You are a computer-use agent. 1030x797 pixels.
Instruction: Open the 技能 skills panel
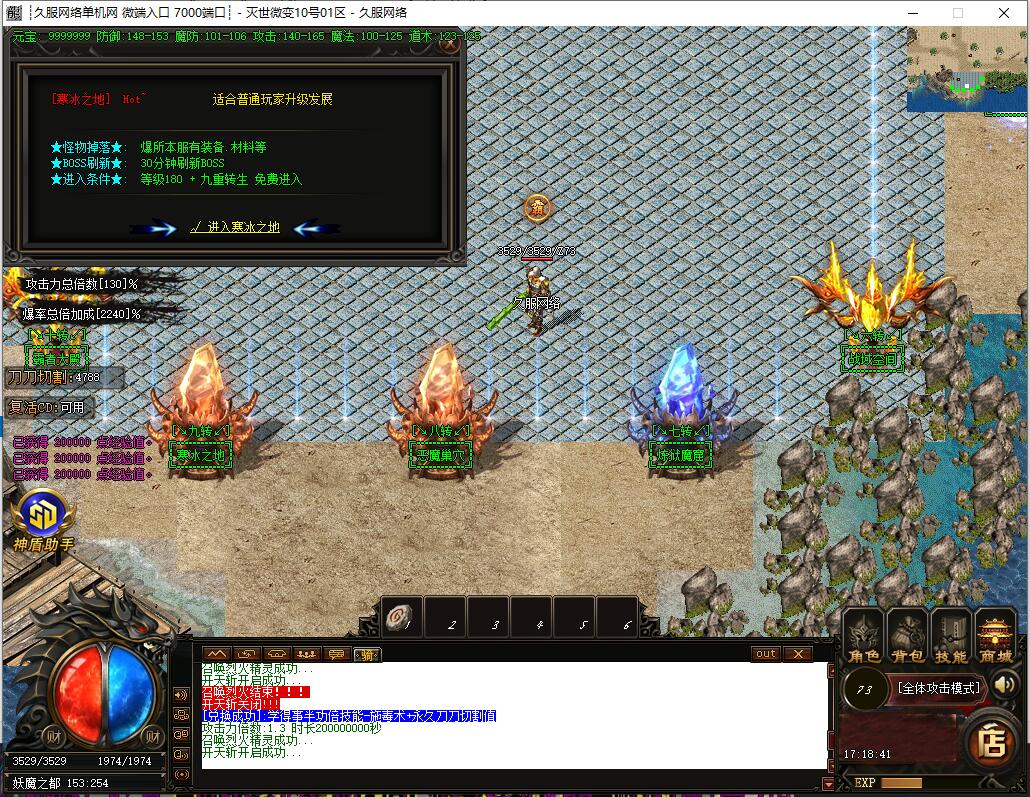(951, 637)
